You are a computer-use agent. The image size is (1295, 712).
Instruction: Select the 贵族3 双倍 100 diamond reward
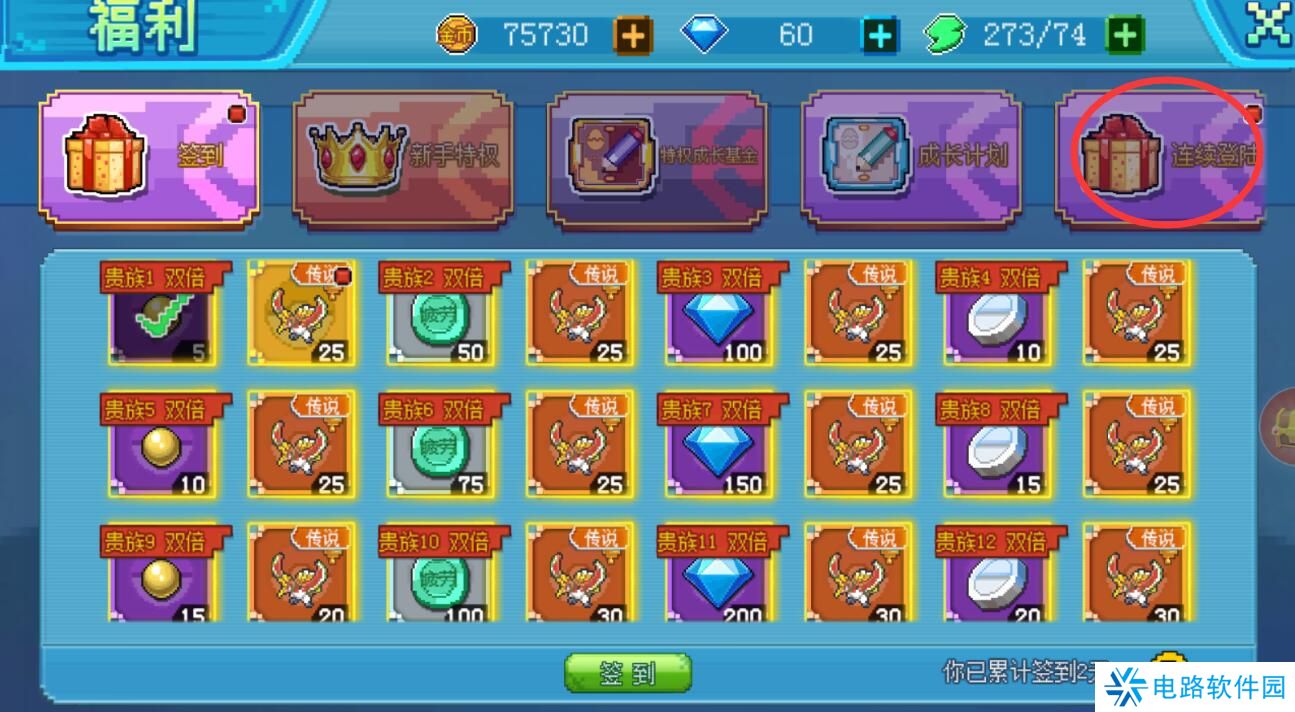(719, 318)
